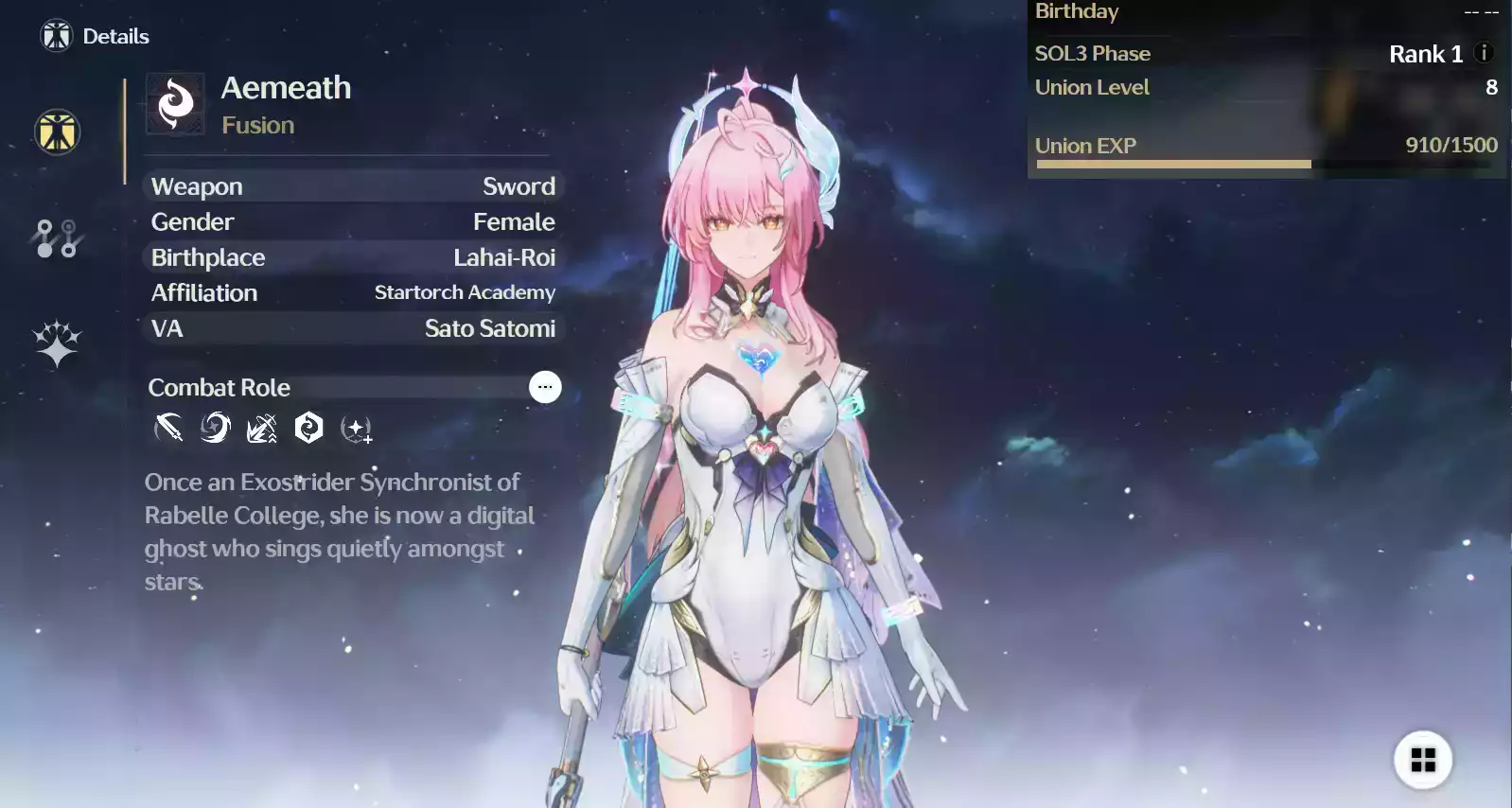This screenshot has width=1512, height=808.
Task: Click the swirl combat role icon
Action: 215,428
